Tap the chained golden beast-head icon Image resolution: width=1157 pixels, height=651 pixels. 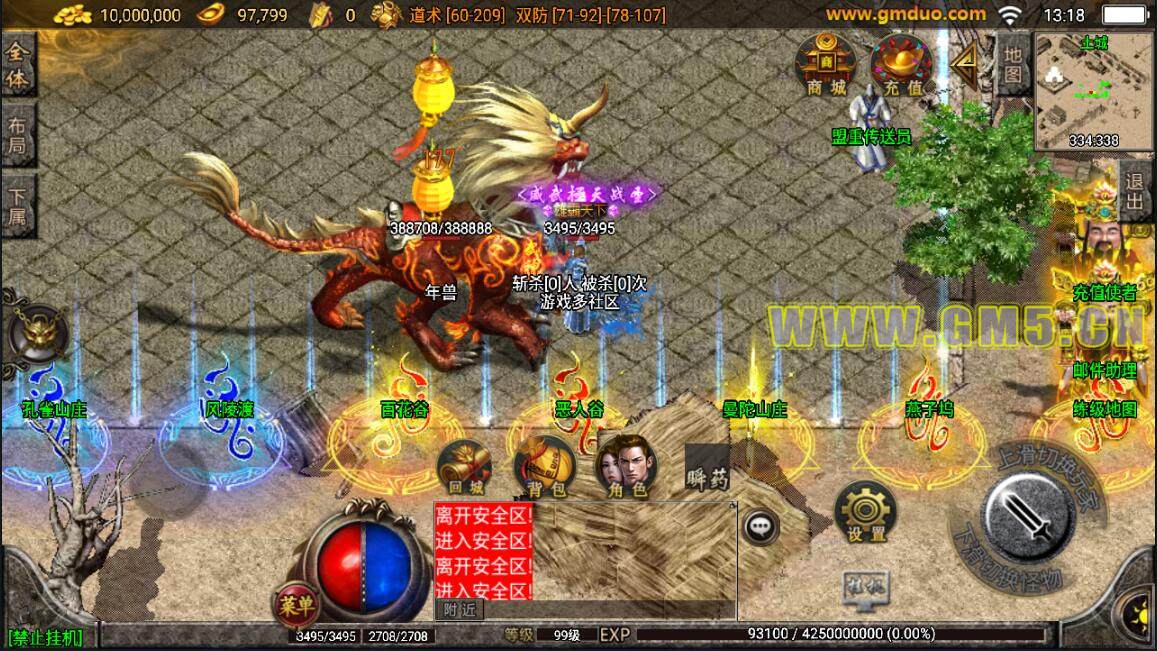pyautogui.click(x=37, y=333)
